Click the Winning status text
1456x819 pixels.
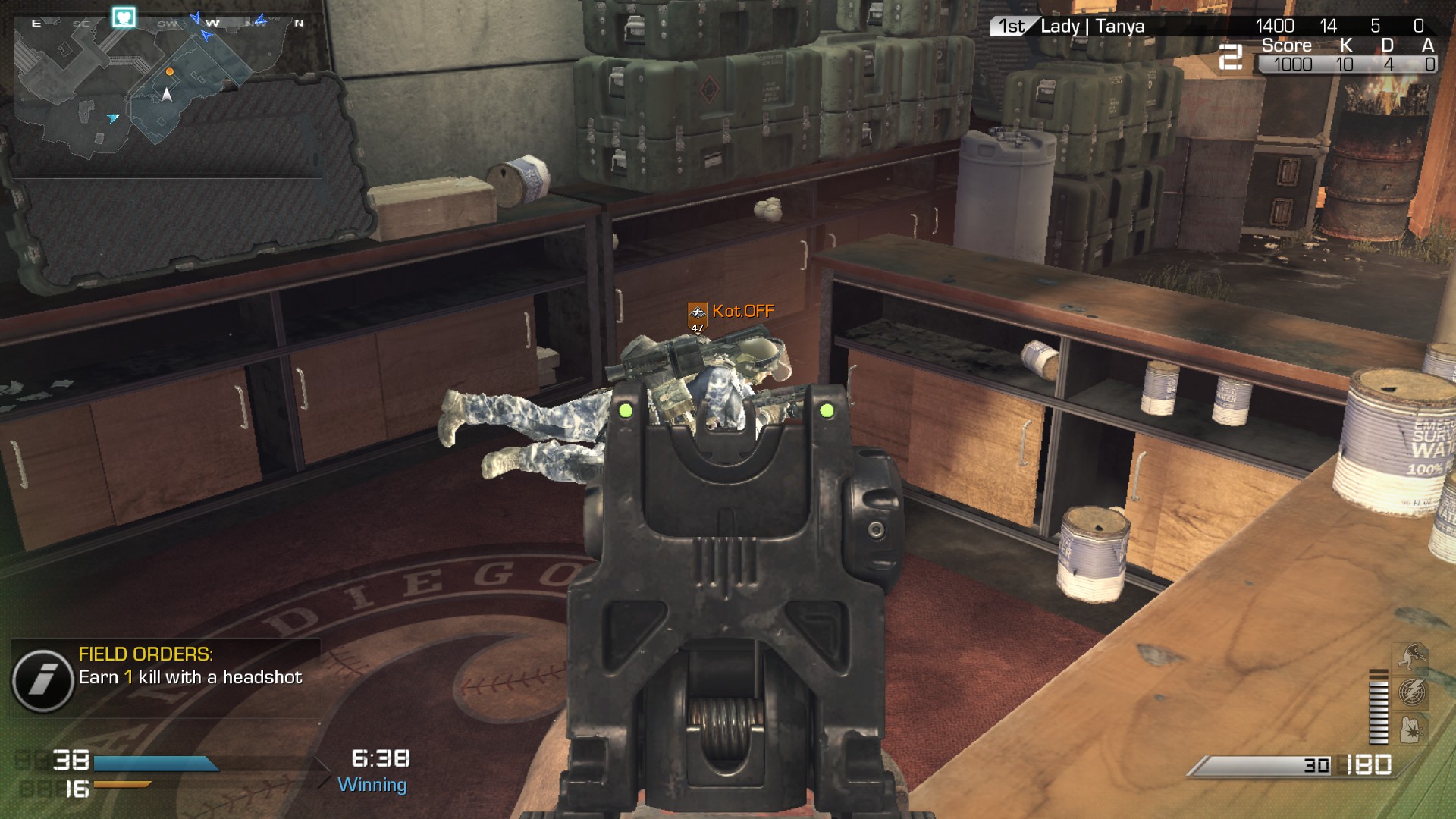coord(372,786)
